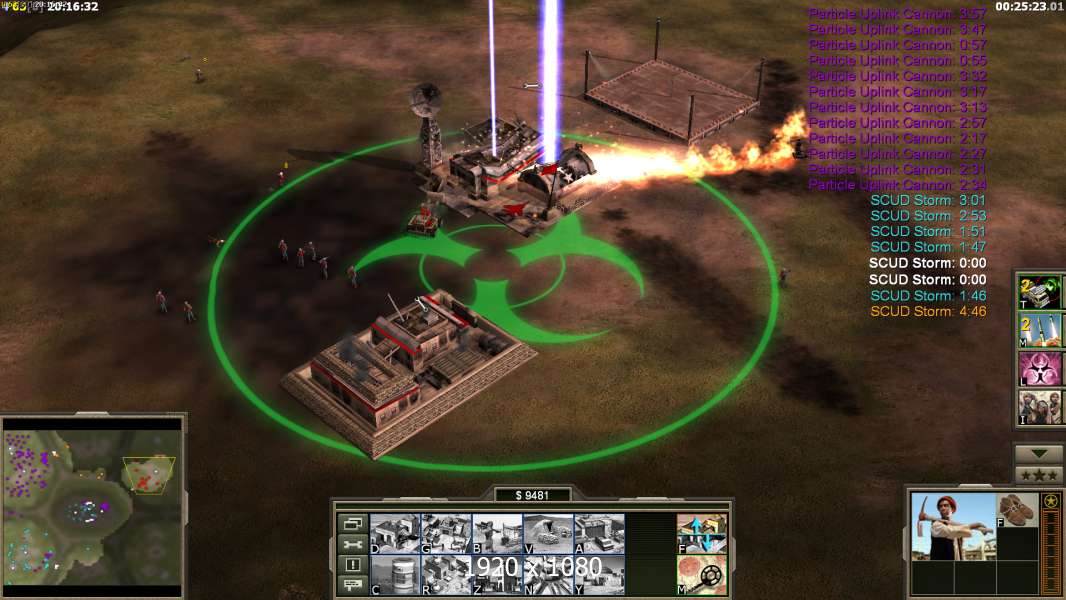This screenshot has width=1066, height=600.
Task: Pick the build icon with hotkey R
Action: click(446, 574)
